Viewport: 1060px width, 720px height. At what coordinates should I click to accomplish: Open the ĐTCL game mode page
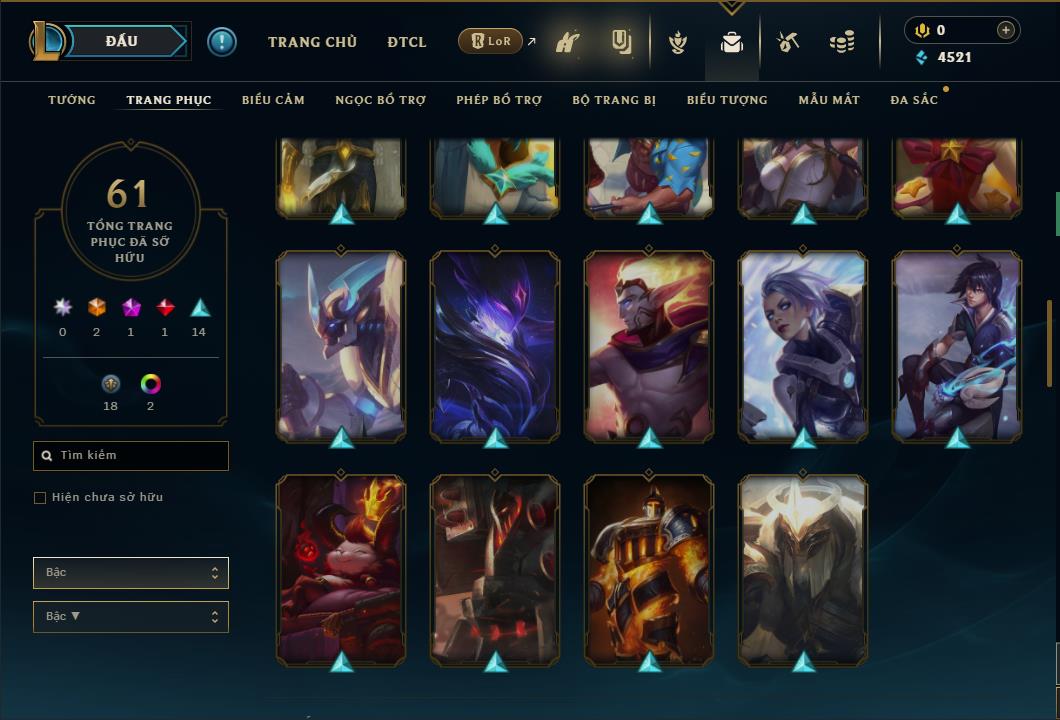[x=407, y=42]
